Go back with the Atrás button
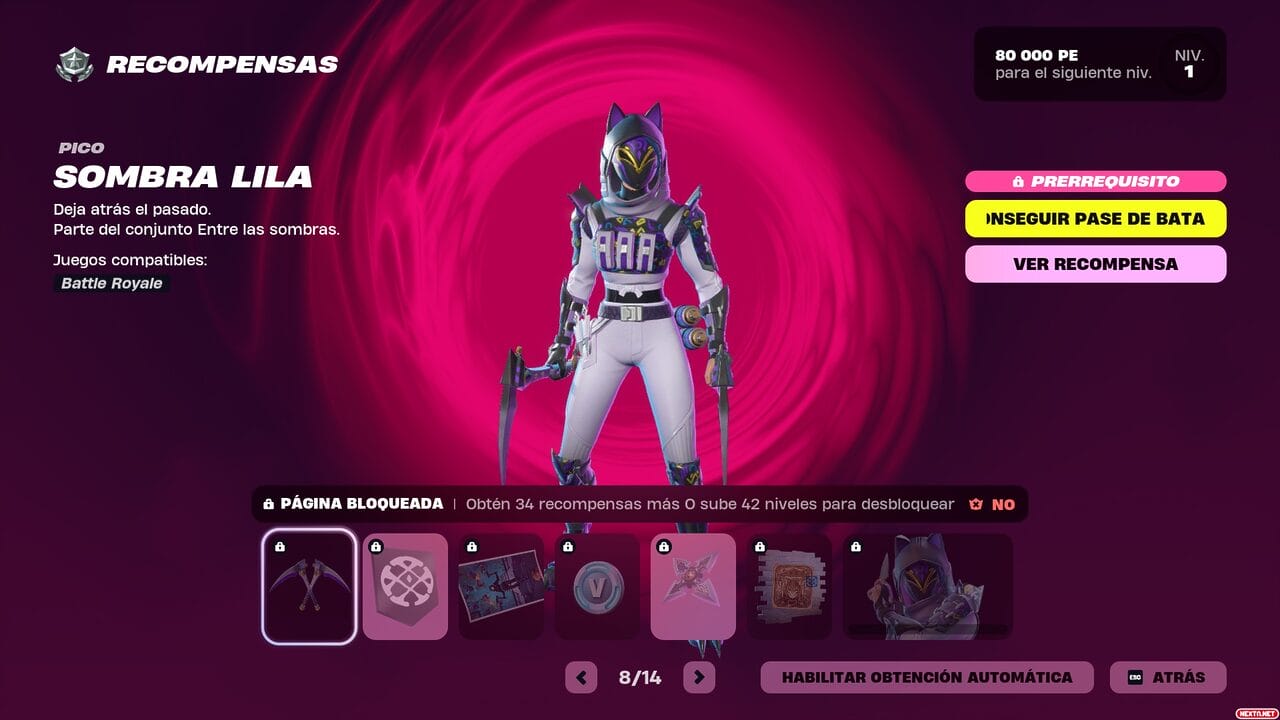 point(1167,677)
